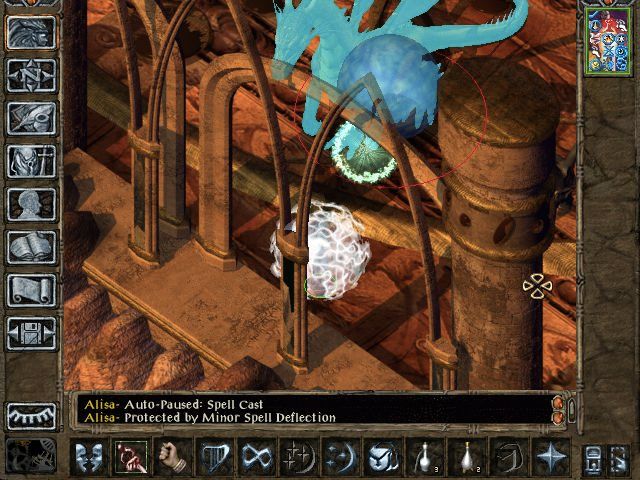640x480 pixels.
Task: Use the second potion flask quick item
Action: (466, 457)
